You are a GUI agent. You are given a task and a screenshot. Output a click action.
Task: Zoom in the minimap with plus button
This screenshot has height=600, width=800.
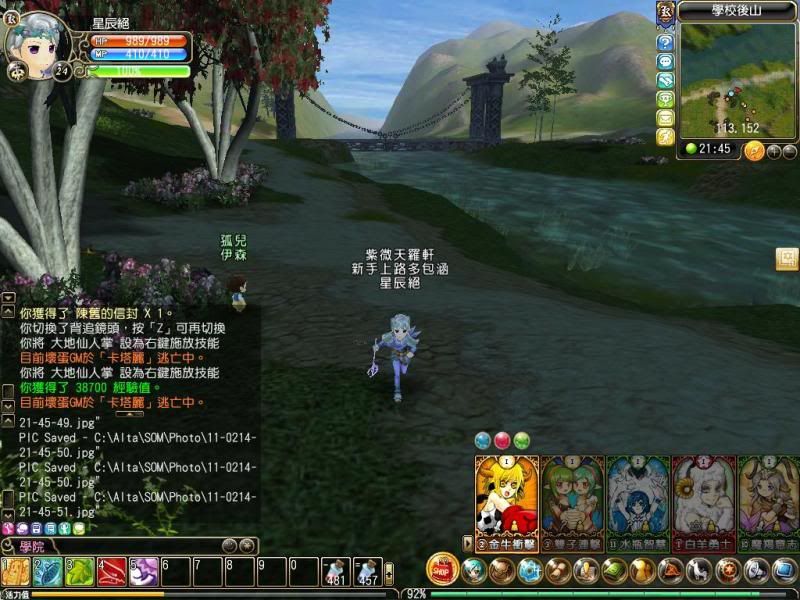(x=772, y=152)
